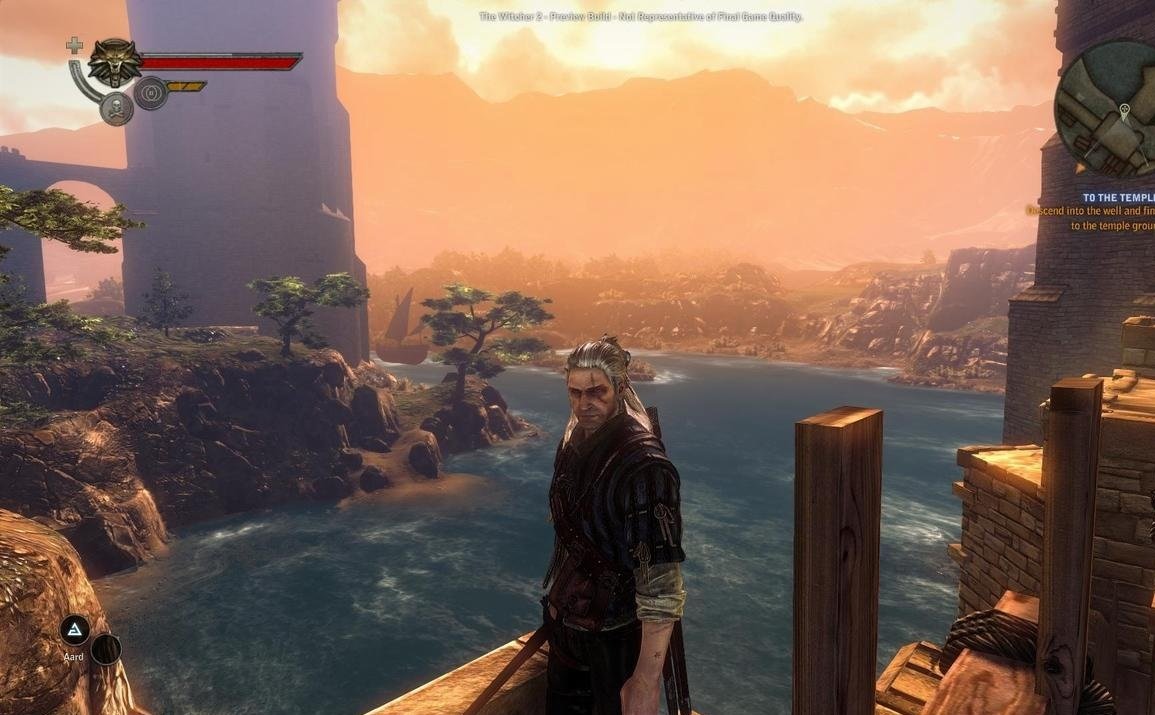
Task: Click the cross icon beside the medallion
Action: [x=74, y=46]
